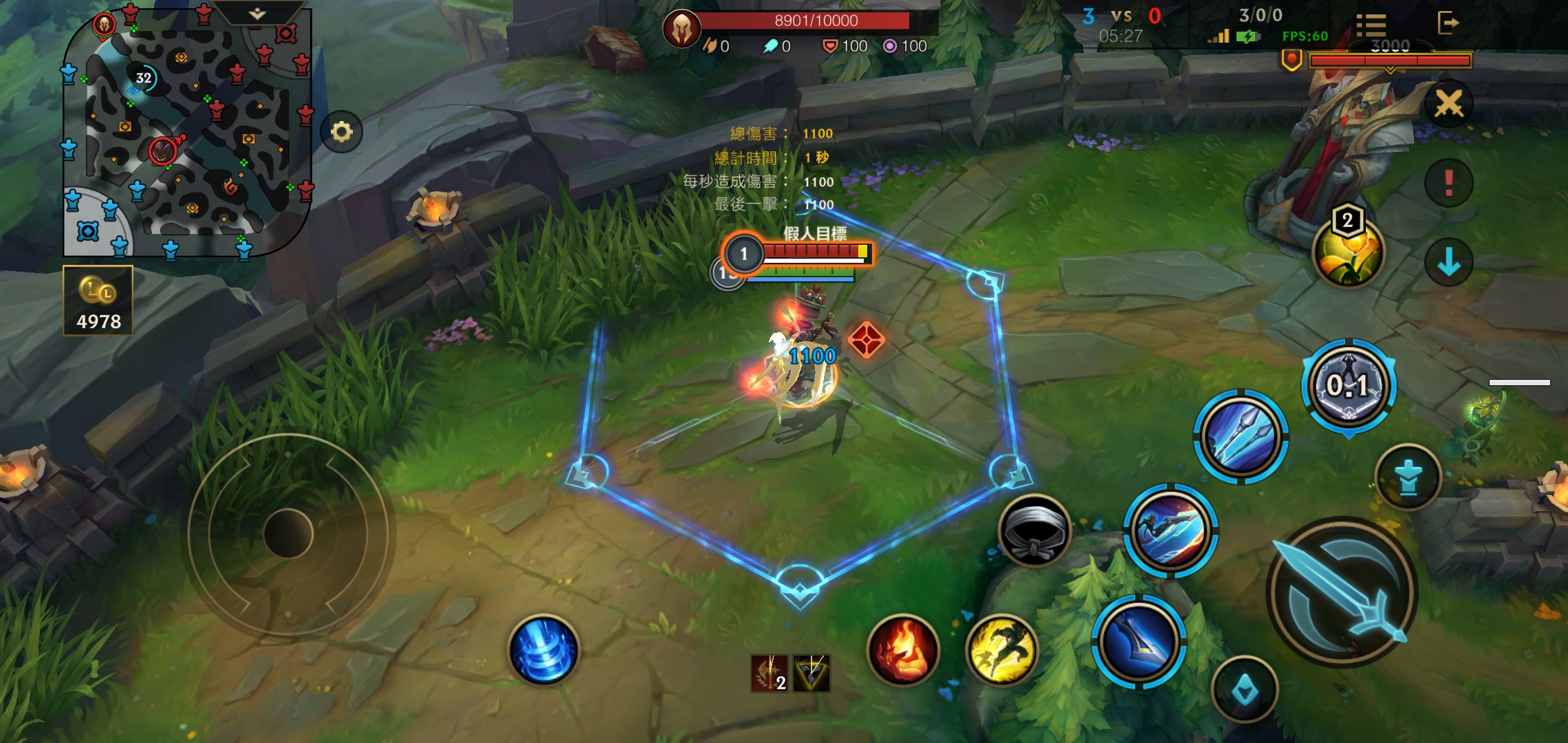The image size is (1568, 743).
Task: Send the red exclamation danger ping
Action: [x=1448, y=183]
